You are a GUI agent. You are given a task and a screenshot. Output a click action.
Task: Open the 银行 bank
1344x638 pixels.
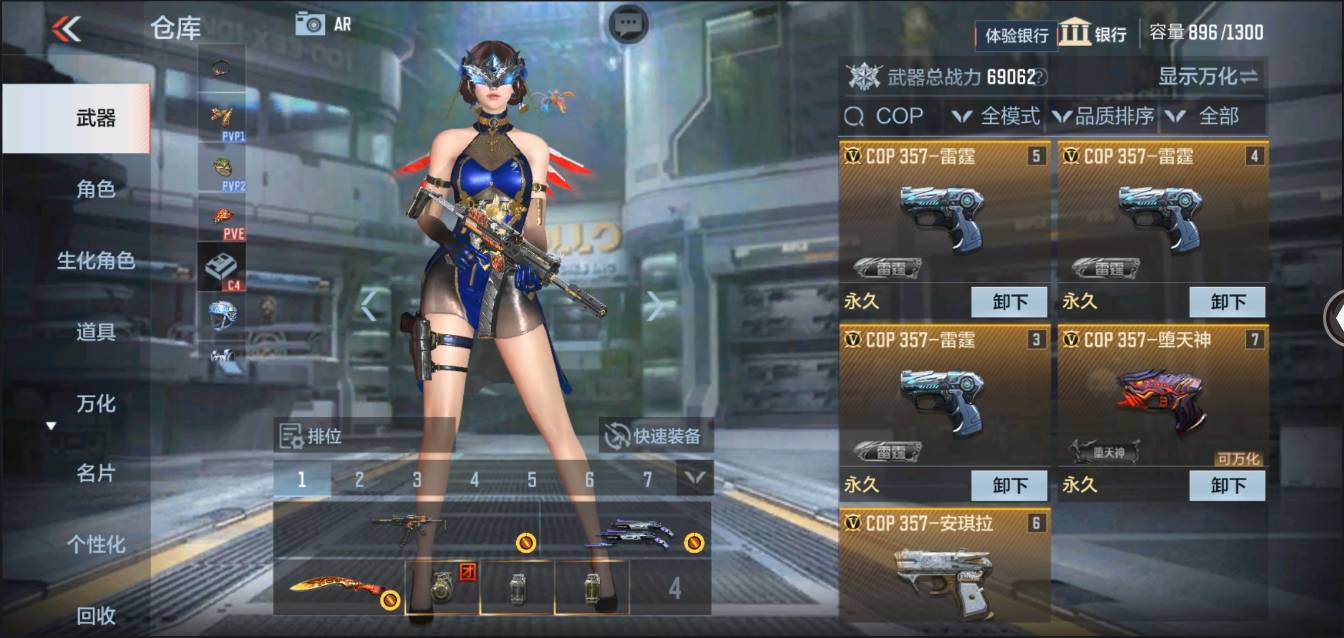[1093, 33]
